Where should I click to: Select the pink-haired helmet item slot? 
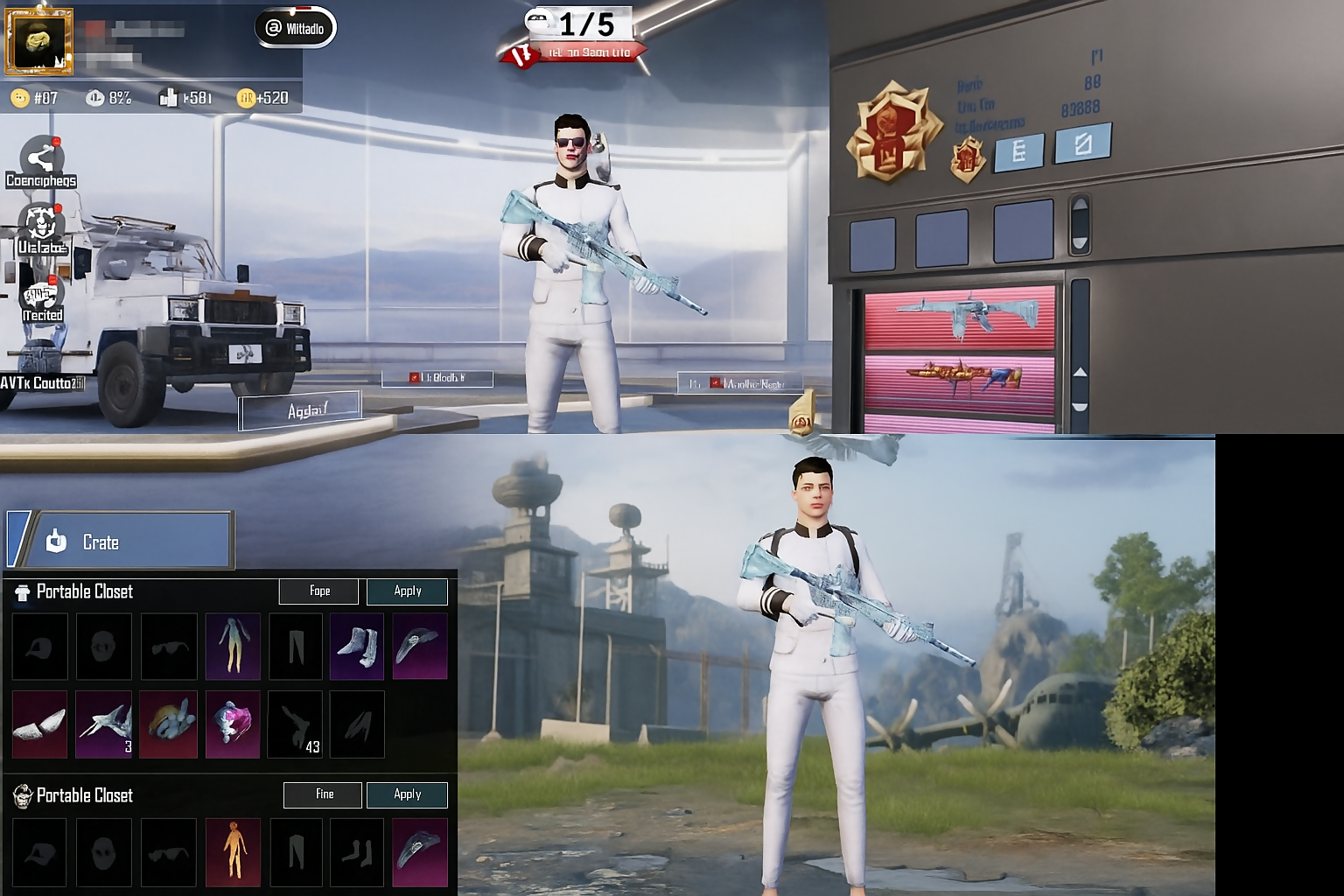tap(233, 724)
